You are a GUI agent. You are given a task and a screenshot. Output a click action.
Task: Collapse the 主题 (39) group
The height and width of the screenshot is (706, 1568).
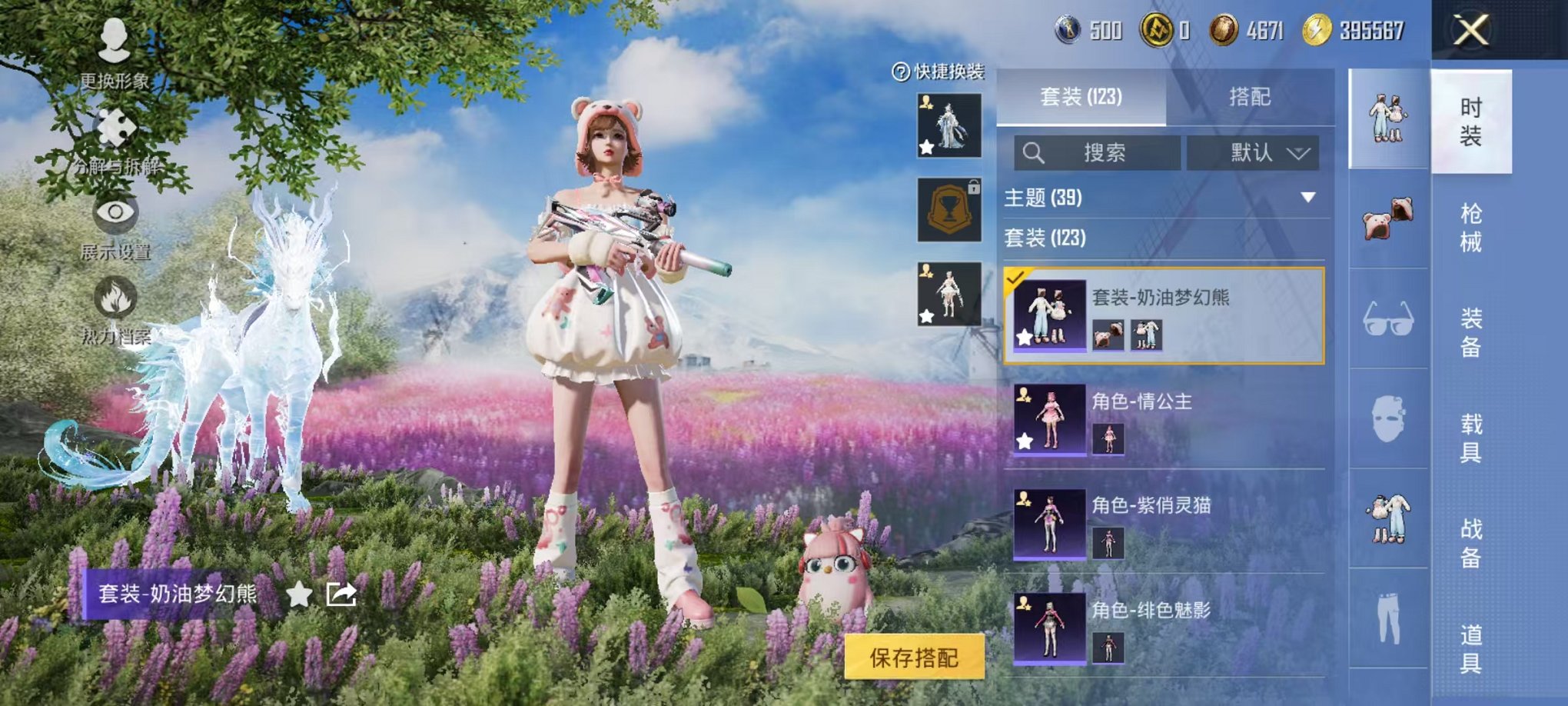pos(1308,196)
